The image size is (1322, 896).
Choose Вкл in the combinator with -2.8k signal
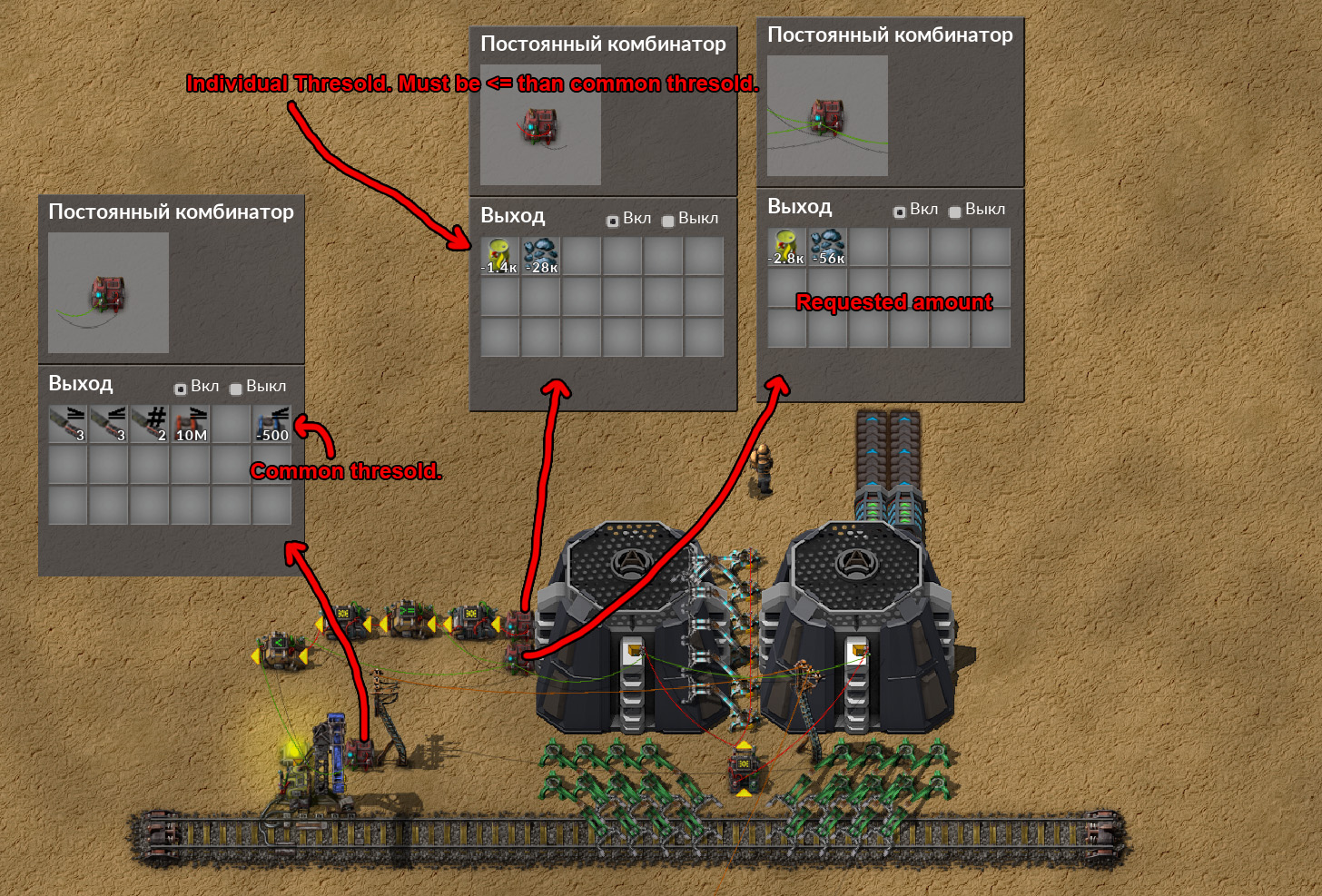[x=900, y=212]
